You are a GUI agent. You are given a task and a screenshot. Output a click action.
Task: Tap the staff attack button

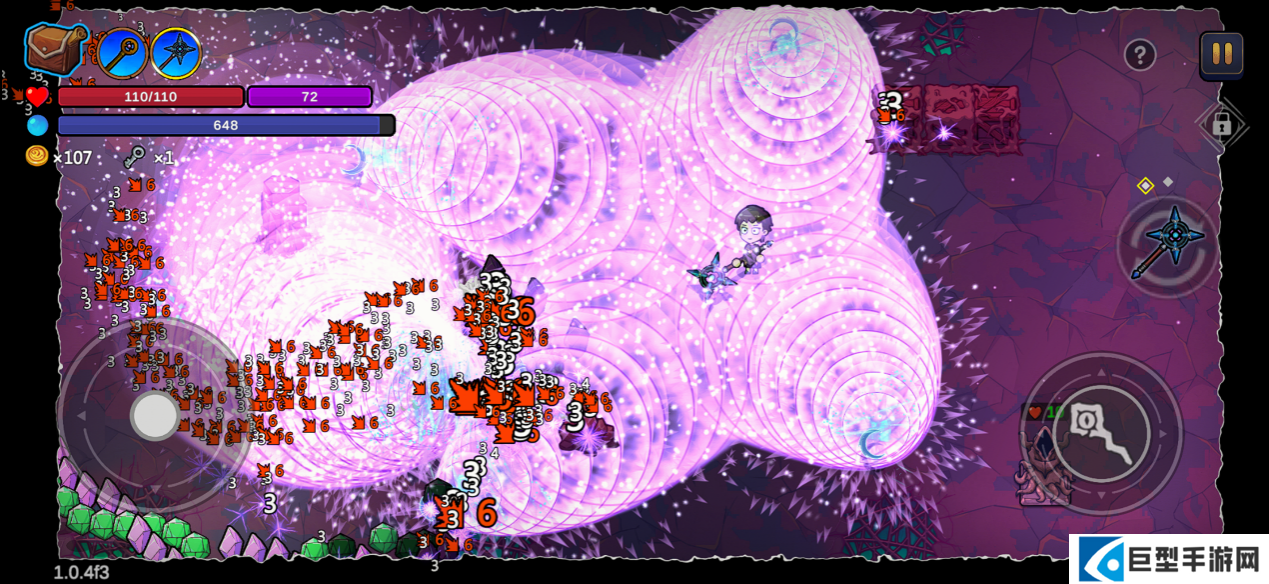point(1101,433)
